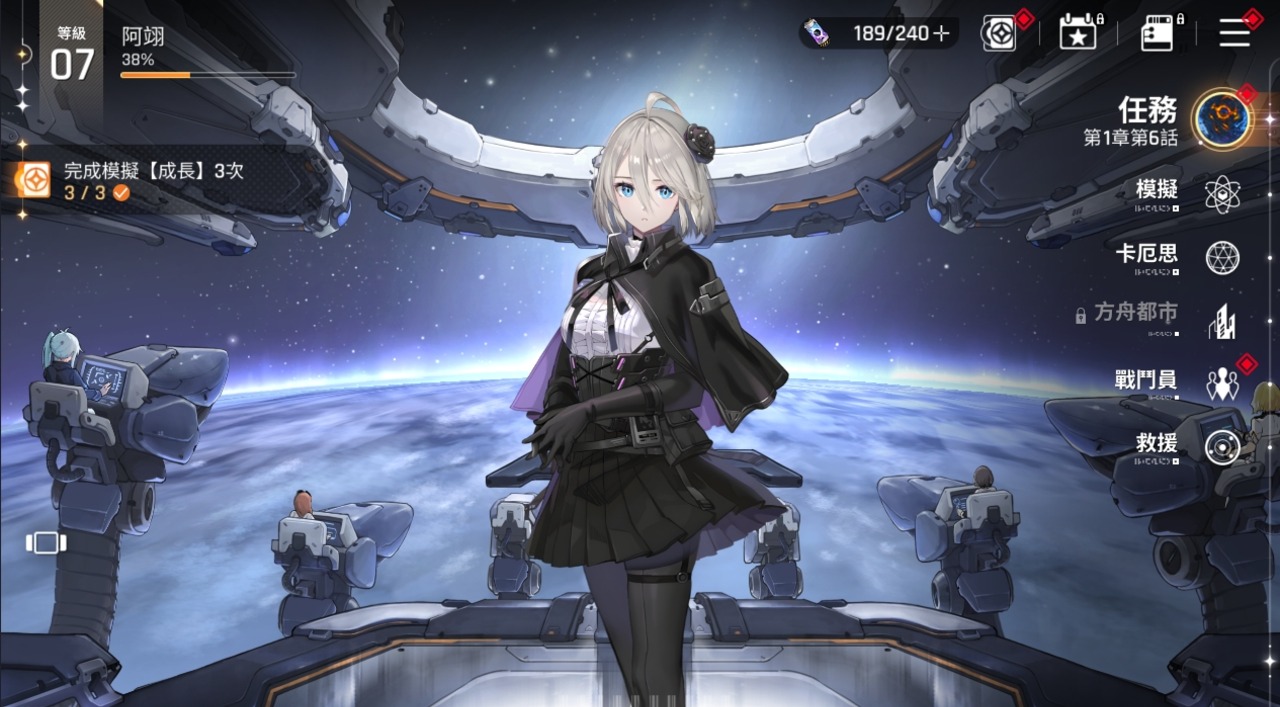Image resolution: width=1280 pixels, height=707 pixels.
Task: Toggle the hide-interface icon at left edge
Action: coord(46,542)
